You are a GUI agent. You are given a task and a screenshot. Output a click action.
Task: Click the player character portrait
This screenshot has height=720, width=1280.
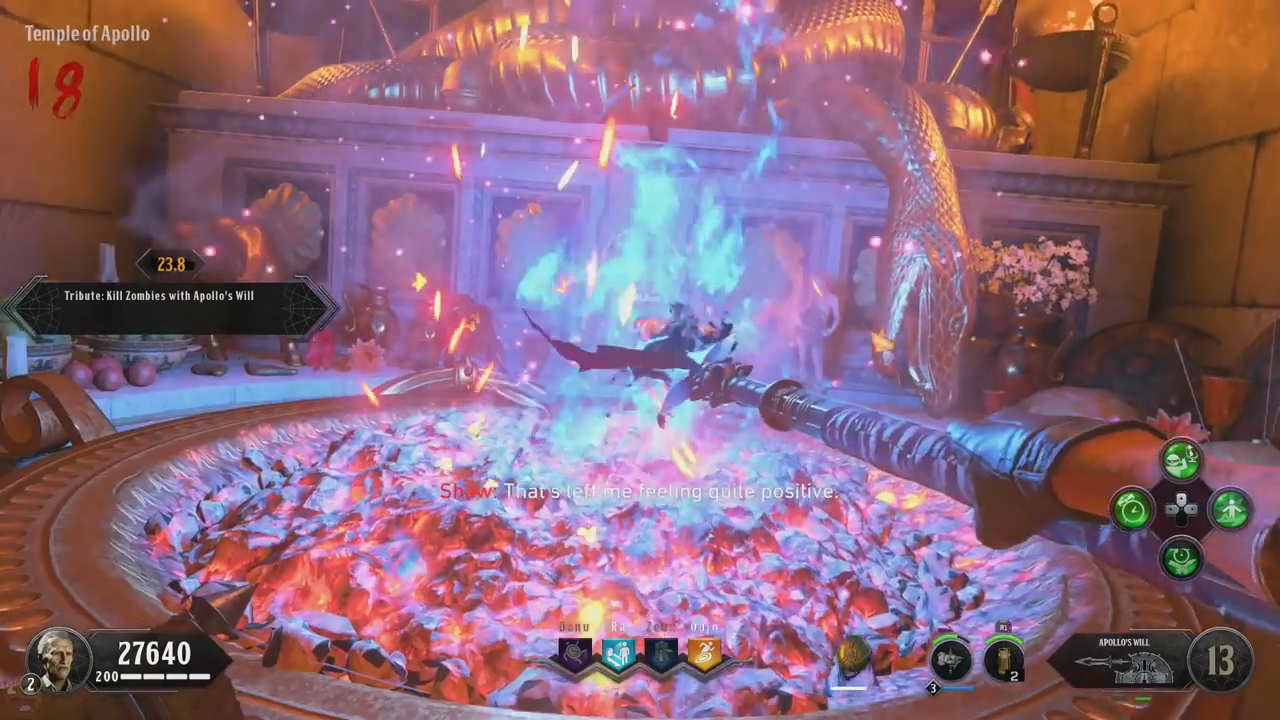(x=59, y=658)
